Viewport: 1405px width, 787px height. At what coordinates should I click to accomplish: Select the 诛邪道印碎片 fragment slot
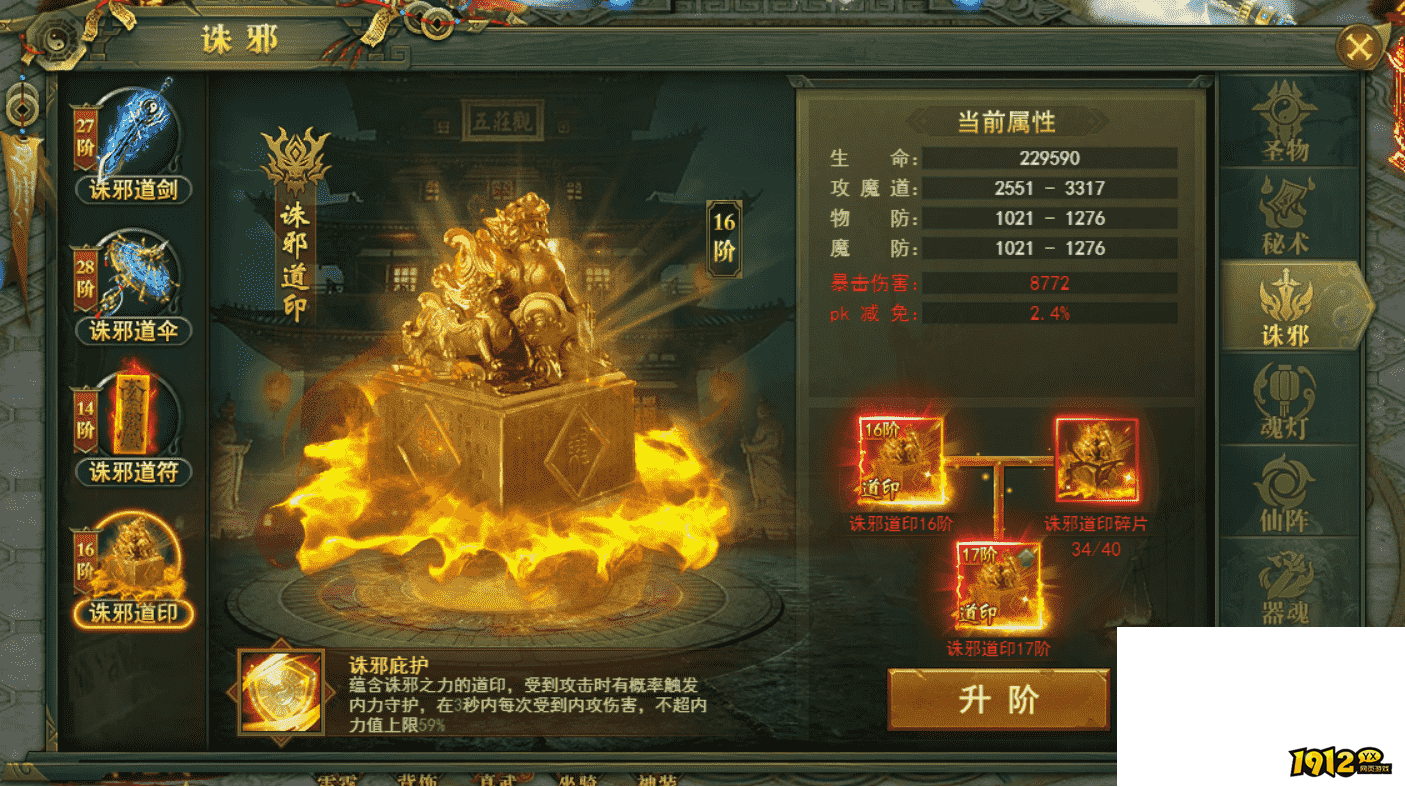(x=1097, y=460)
